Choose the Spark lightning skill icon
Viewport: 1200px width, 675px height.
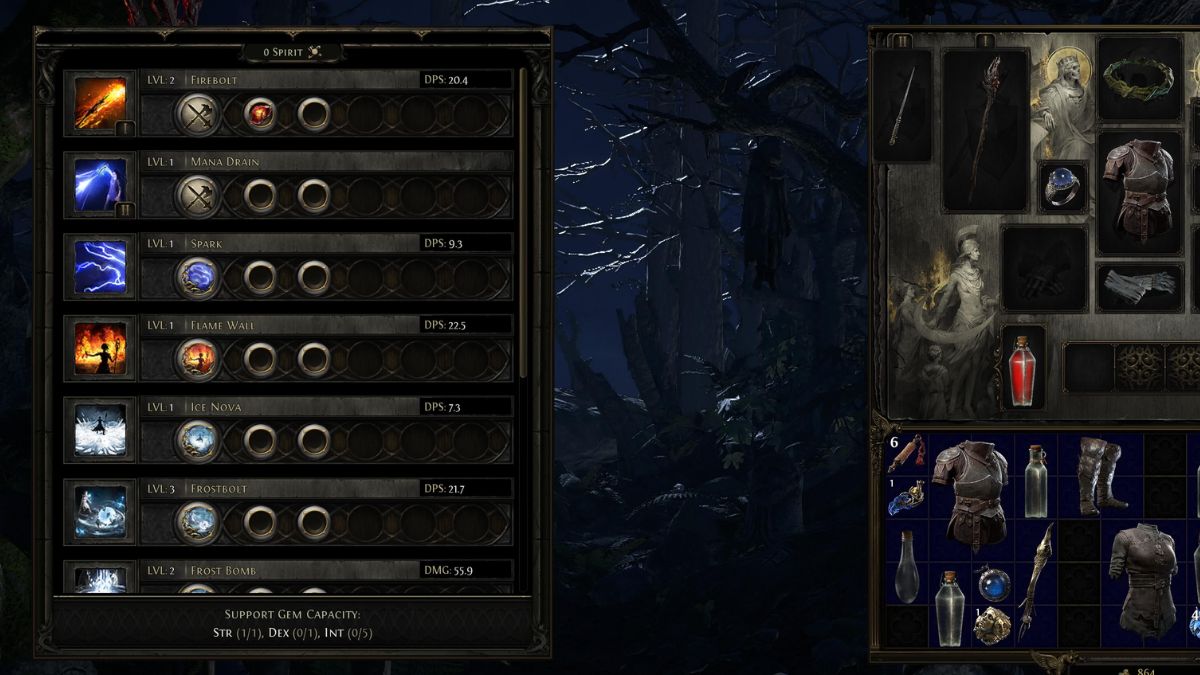[x=101, y=268]
